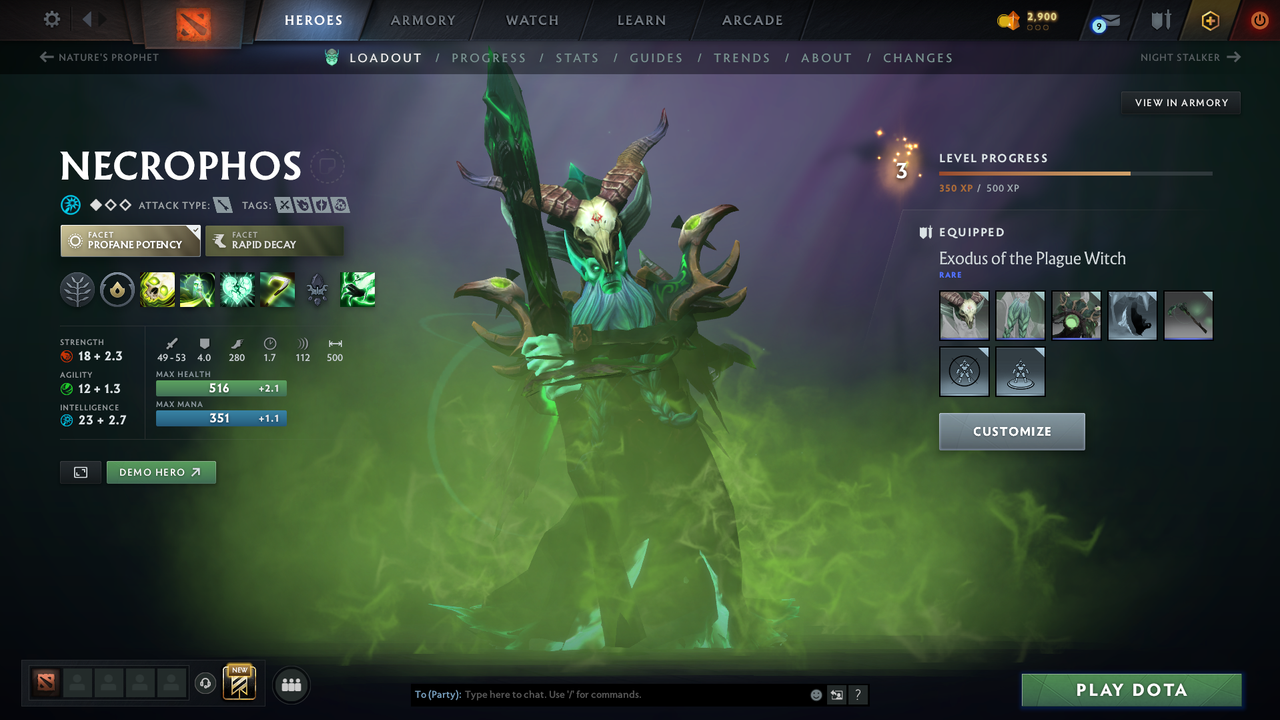Select the Rapid Decay facet
The height and width of the screenshot is (720, 1280).
[274, 240]
